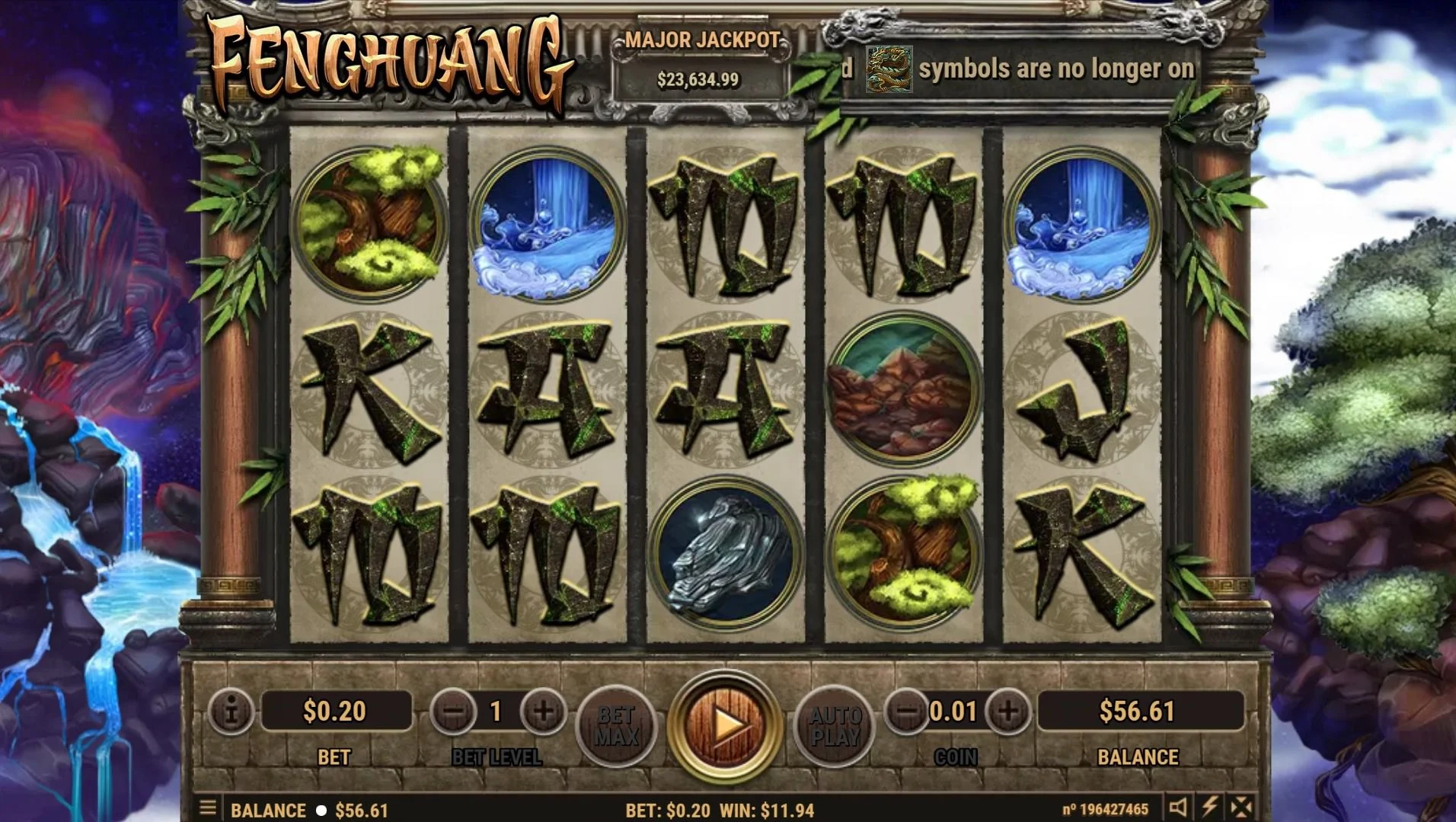Viewport: 1456px width, 822px height.
Task: Raise the coin value
Action: (1007, 712)
